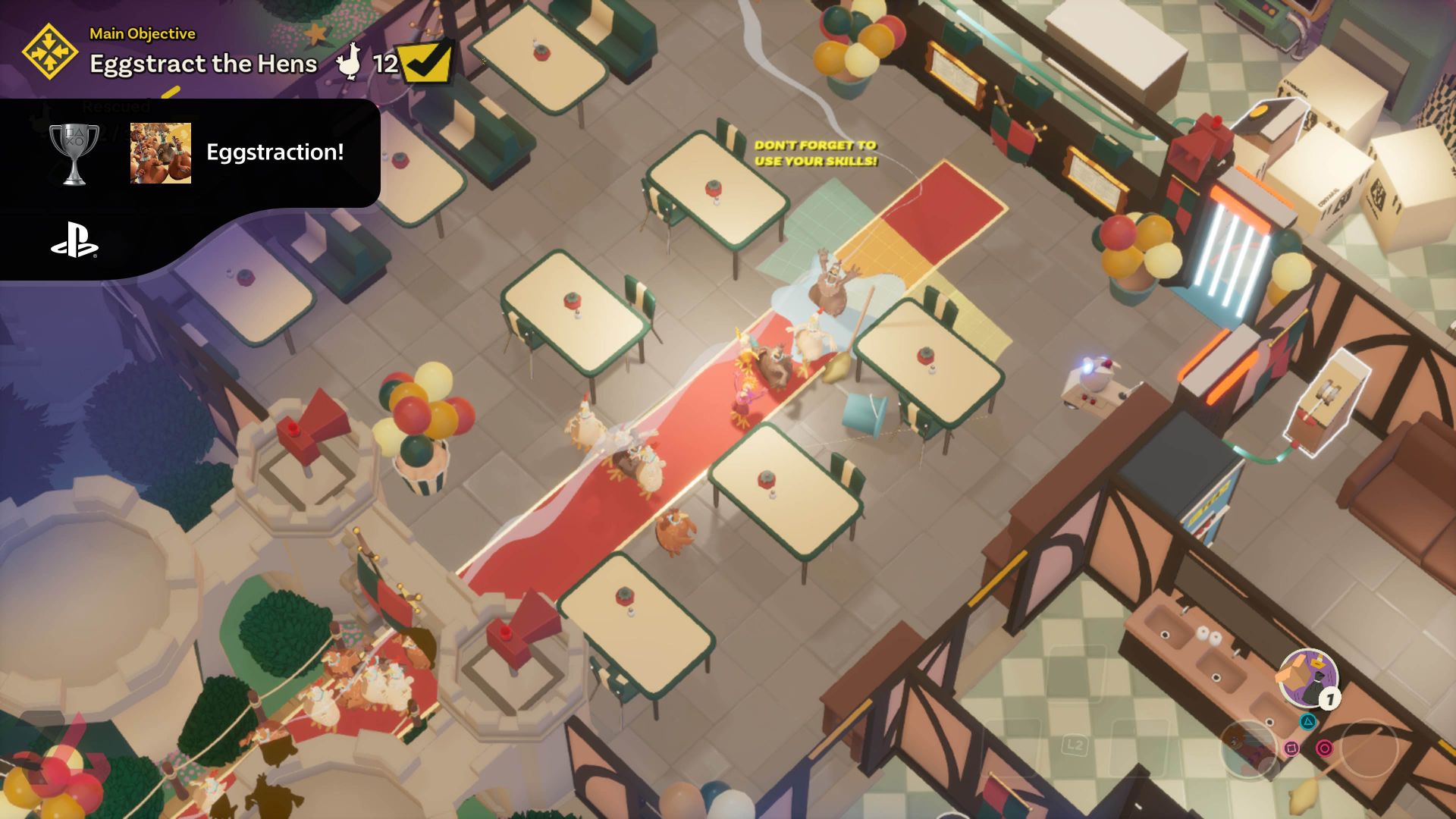Click the Eggstraction trophy thumbnail image
The height and width of the screenshot is (819, 1456).
(161, 153)
